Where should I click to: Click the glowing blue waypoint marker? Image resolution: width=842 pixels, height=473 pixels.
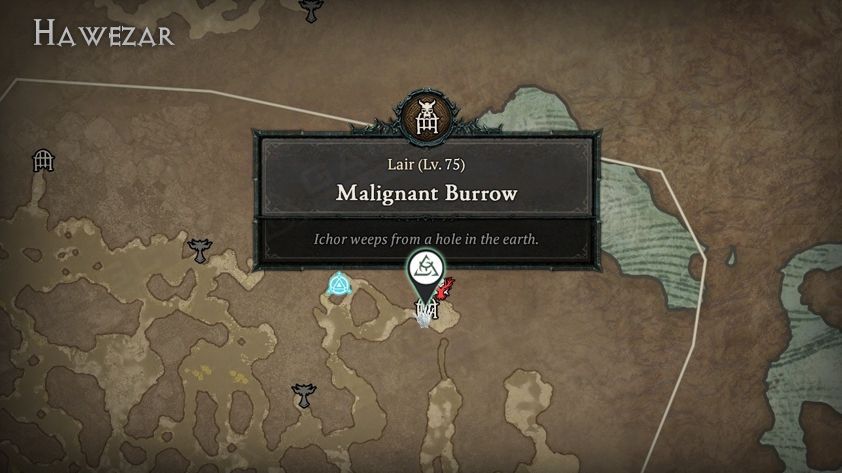[x=339, y=288]
